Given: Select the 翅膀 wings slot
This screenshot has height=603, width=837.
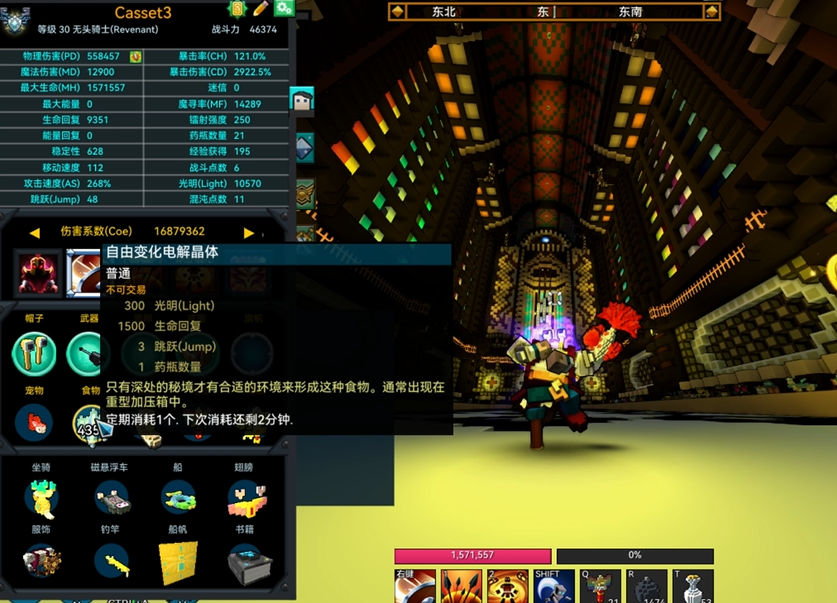Looking at the screenshot, I should 245,498.
